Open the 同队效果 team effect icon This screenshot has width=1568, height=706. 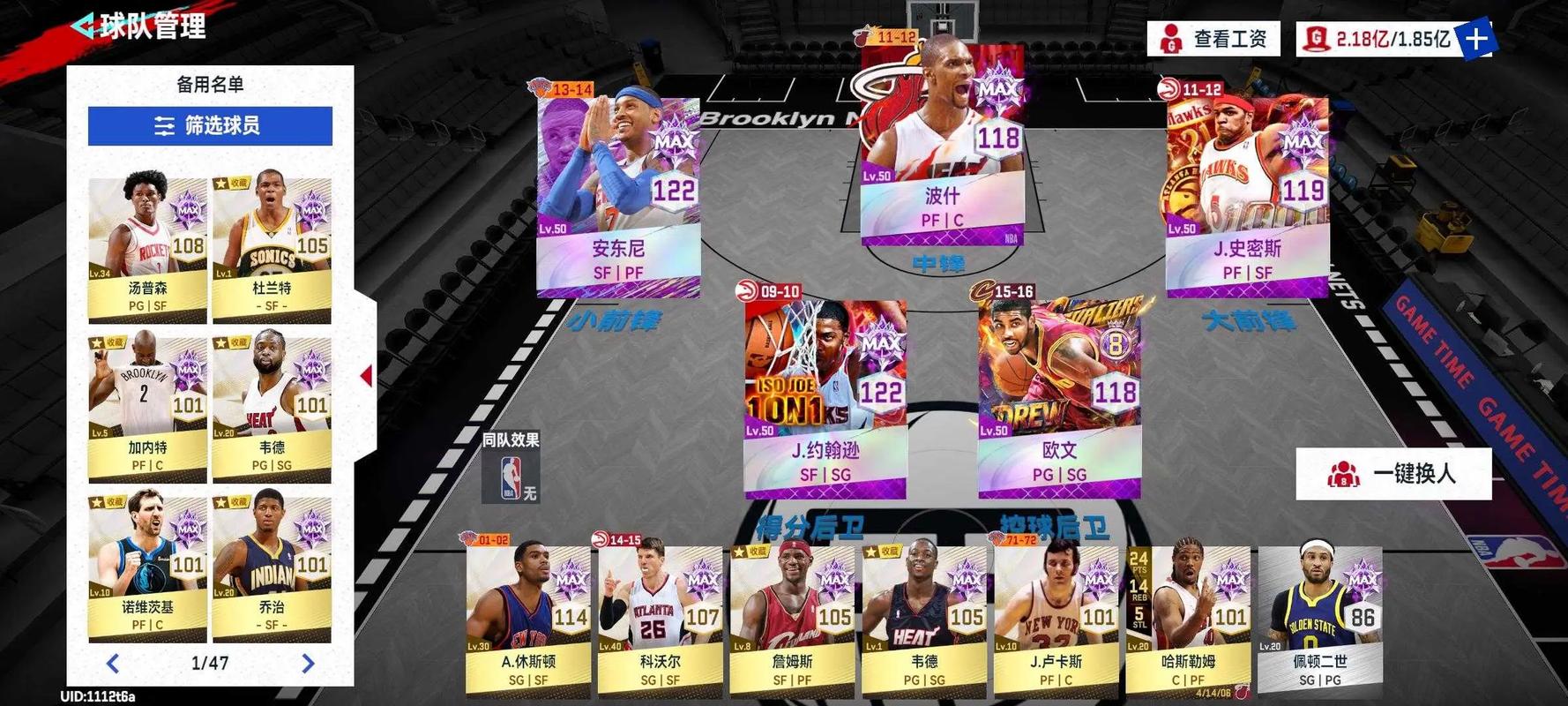click(x=511, y=477)
